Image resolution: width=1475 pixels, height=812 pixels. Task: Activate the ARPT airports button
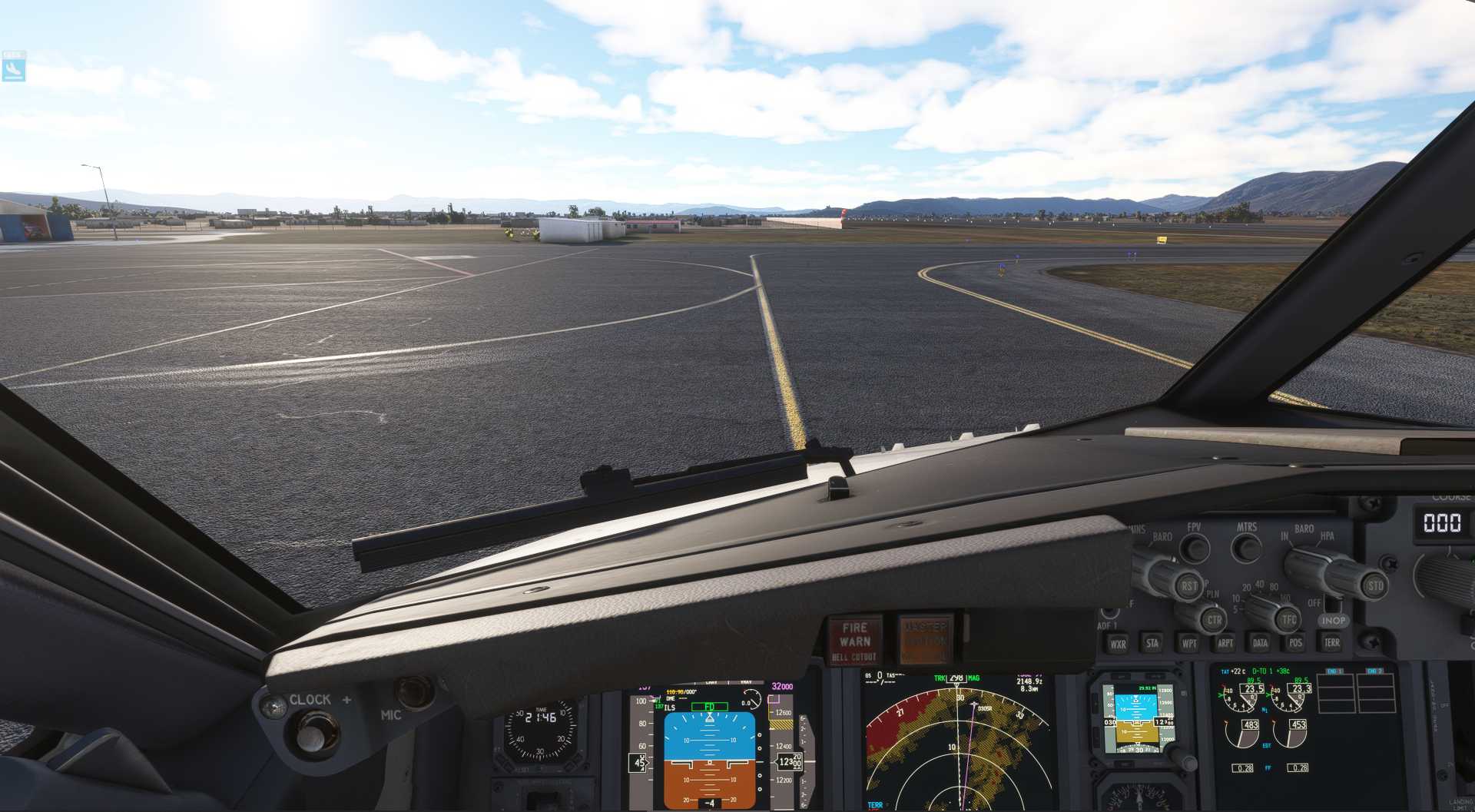coord(1225,643)
